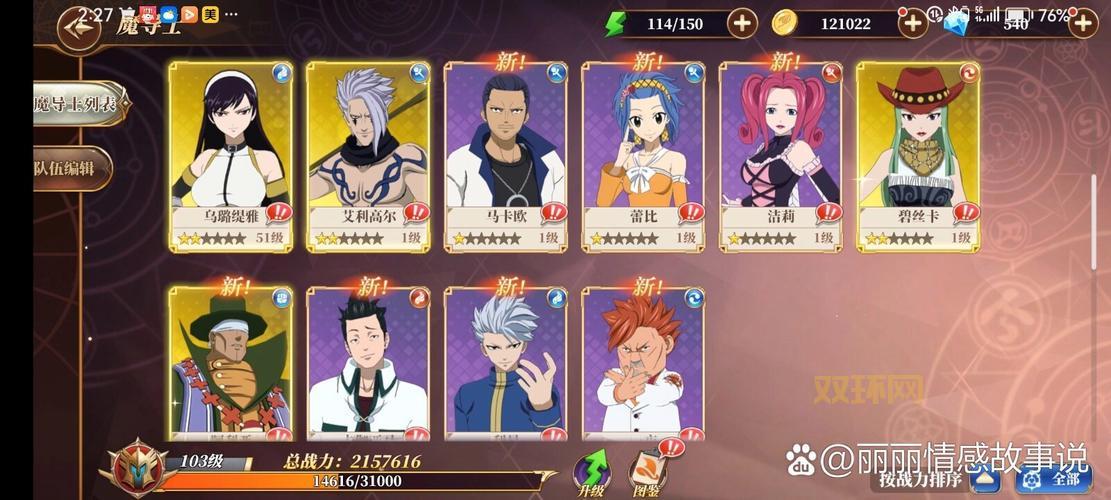Choose the silver-haired blue-jacket character card
This screenshot has height=500, width=1111.
[506, 365]
